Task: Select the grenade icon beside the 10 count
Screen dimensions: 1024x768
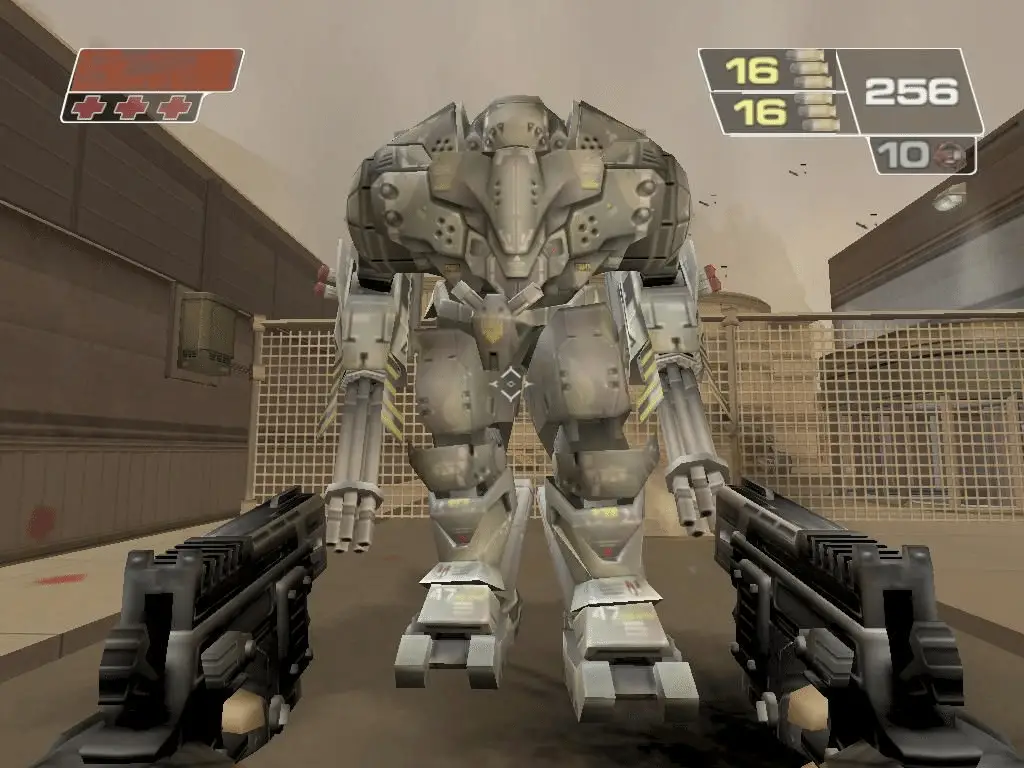Action: 943,155
